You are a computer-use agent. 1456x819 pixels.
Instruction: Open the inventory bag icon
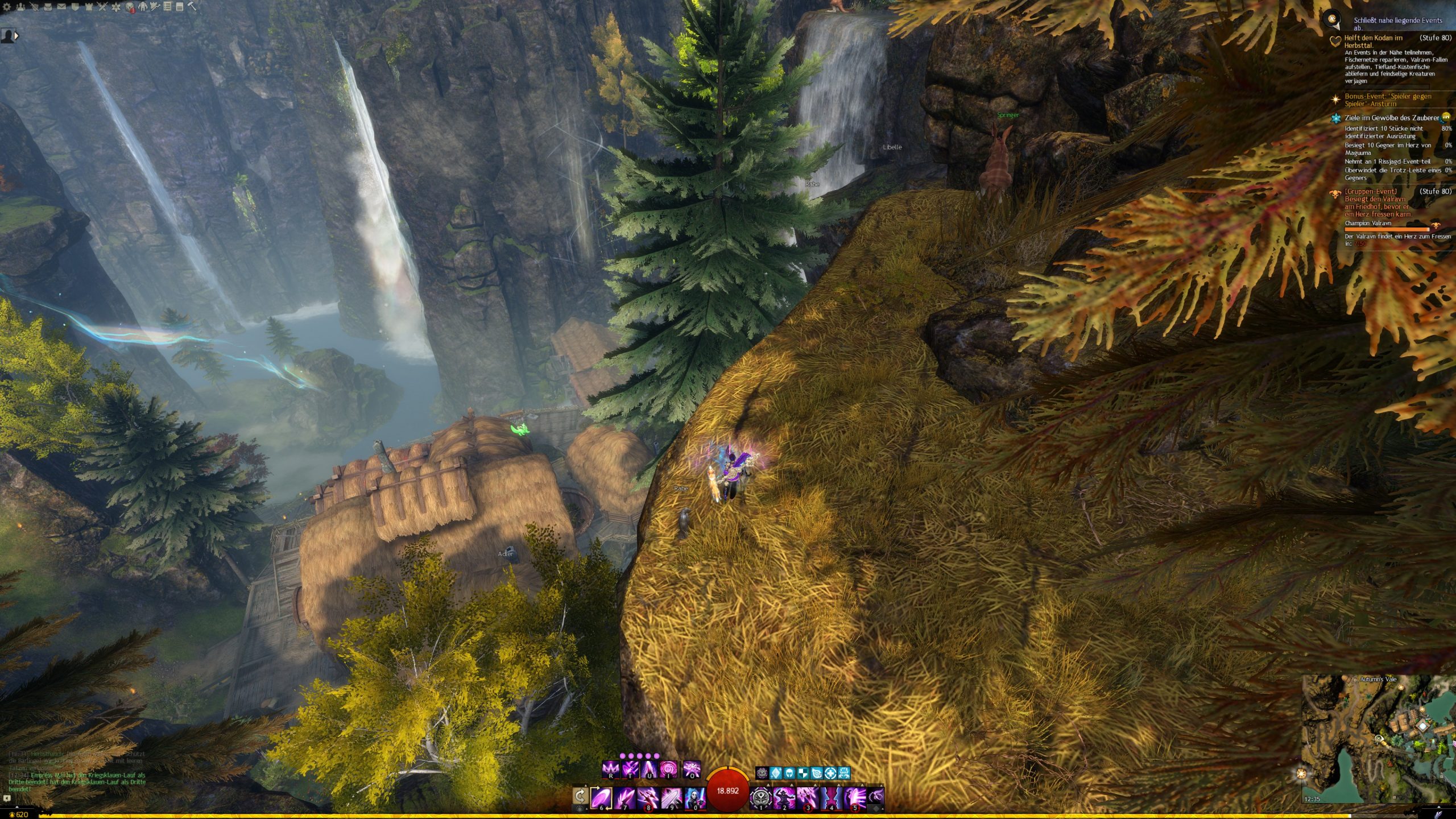pos(48,7)
